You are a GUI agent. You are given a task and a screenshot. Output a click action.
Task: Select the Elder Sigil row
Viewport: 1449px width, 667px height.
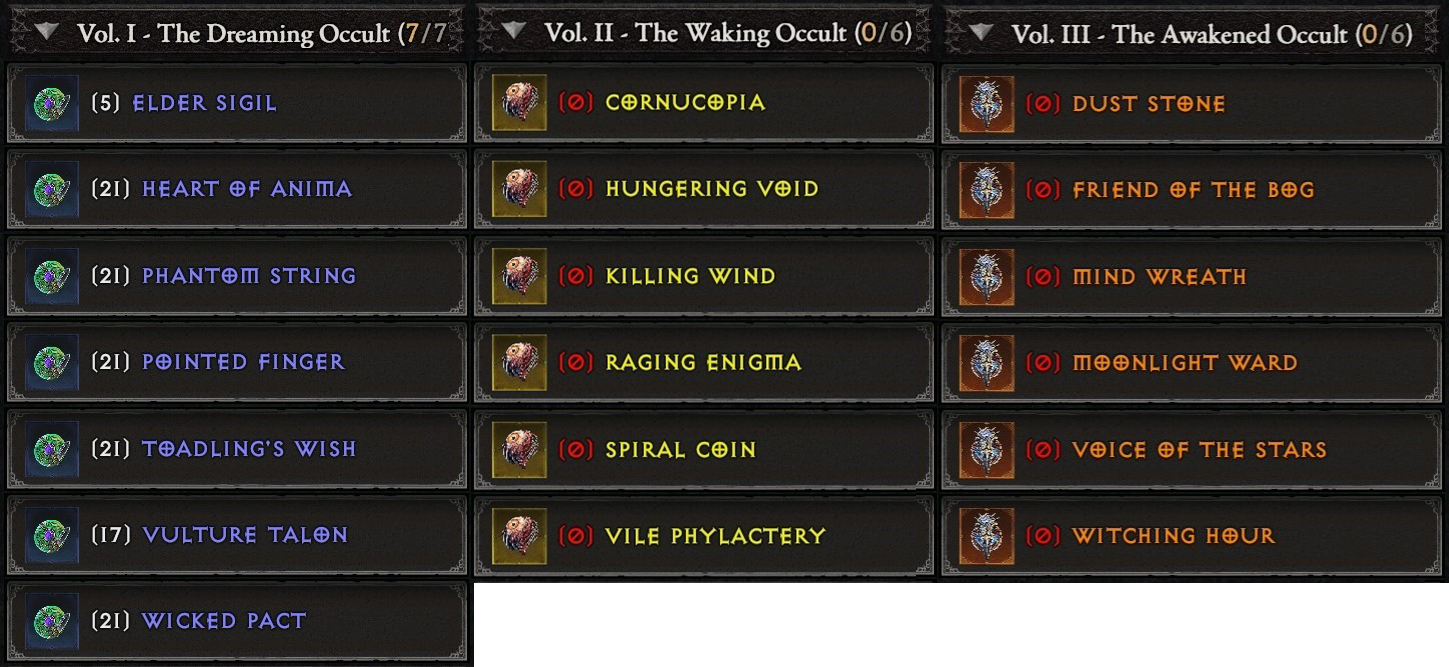point(236,103)
